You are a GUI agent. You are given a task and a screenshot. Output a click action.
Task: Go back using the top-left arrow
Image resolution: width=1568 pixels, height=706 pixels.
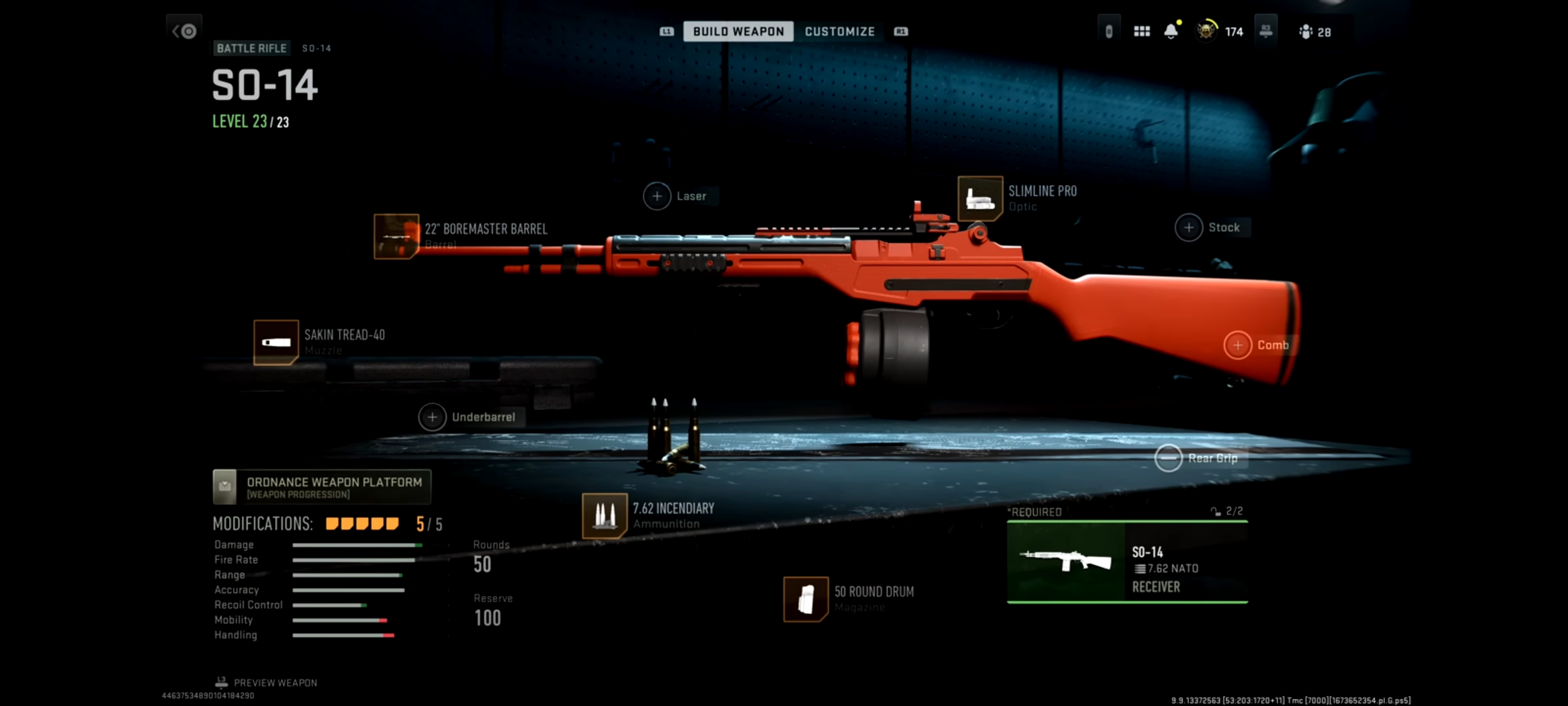pyautogui.click(x=184, y=30)
